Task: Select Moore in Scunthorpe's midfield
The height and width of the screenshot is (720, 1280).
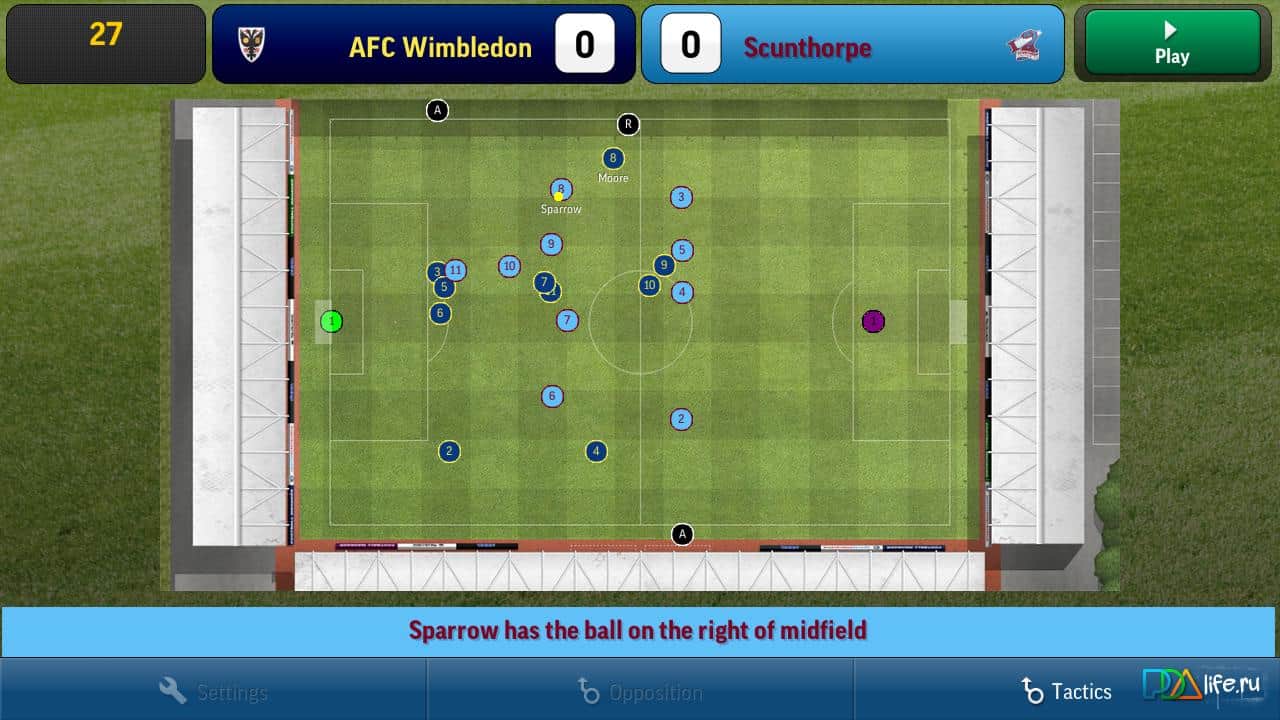Action: (x=612, y=158)
